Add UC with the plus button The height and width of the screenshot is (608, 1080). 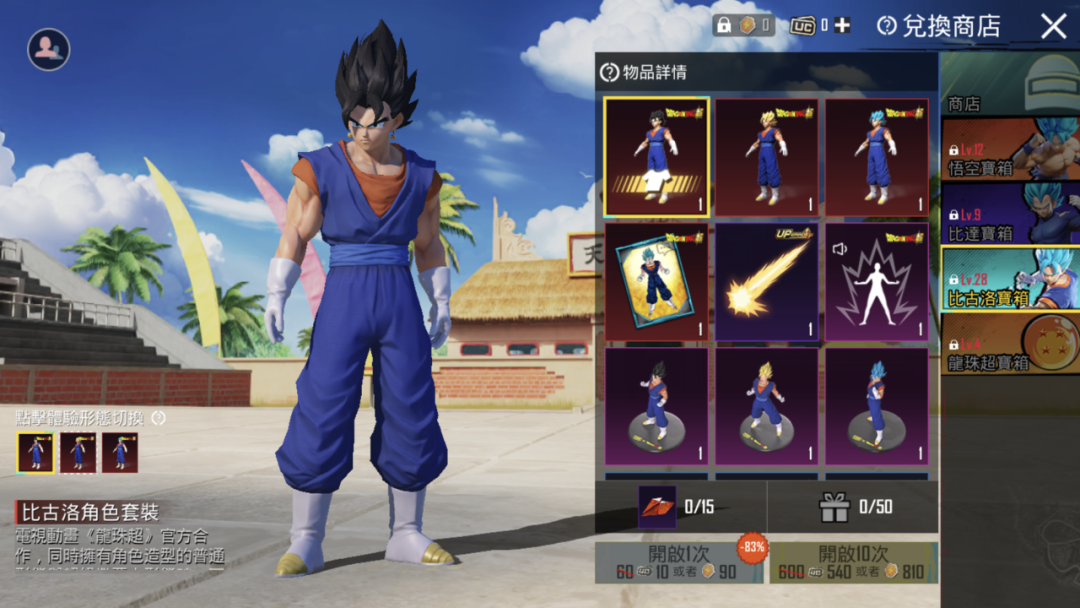point(842,26)
